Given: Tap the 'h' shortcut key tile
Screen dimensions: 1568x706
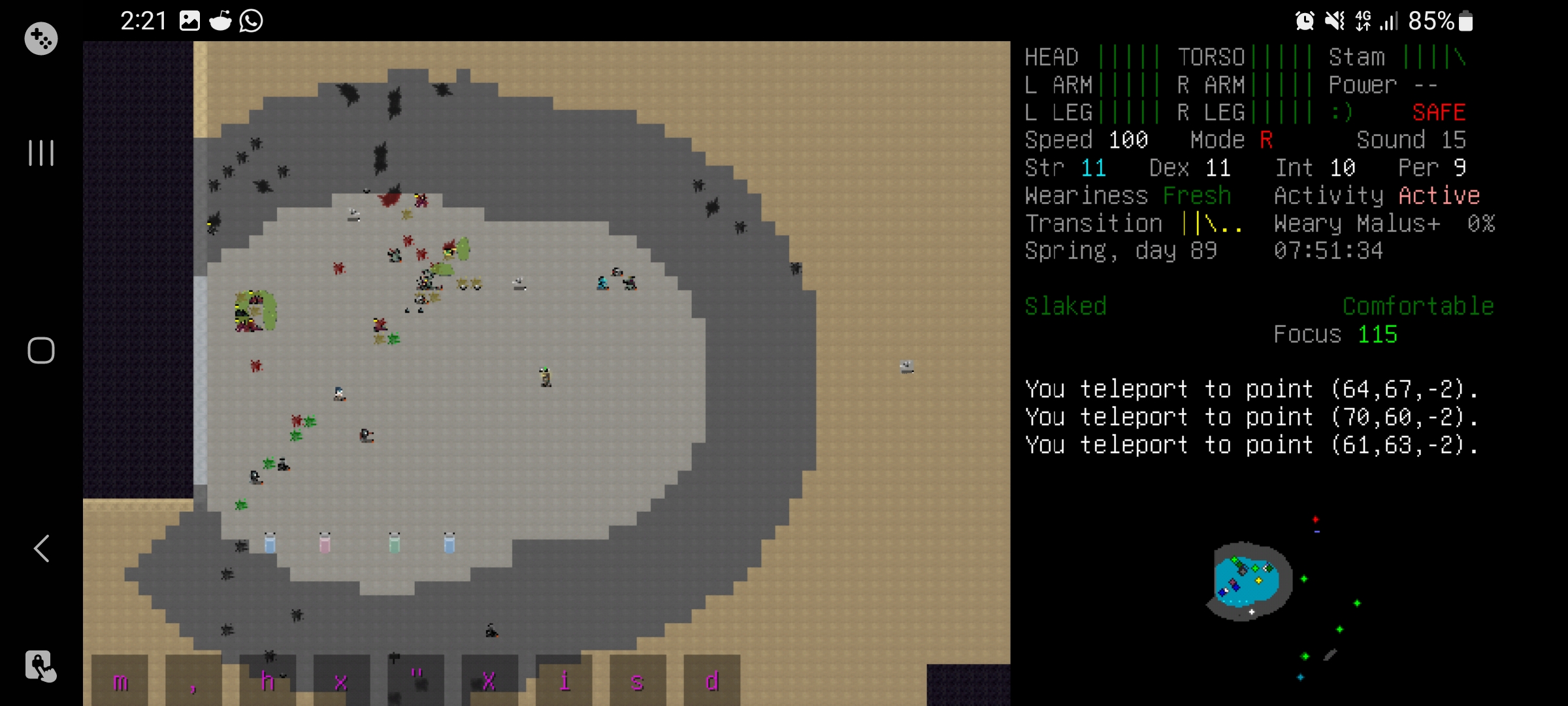Looking at the screenshot, I should tap(268, 680).
